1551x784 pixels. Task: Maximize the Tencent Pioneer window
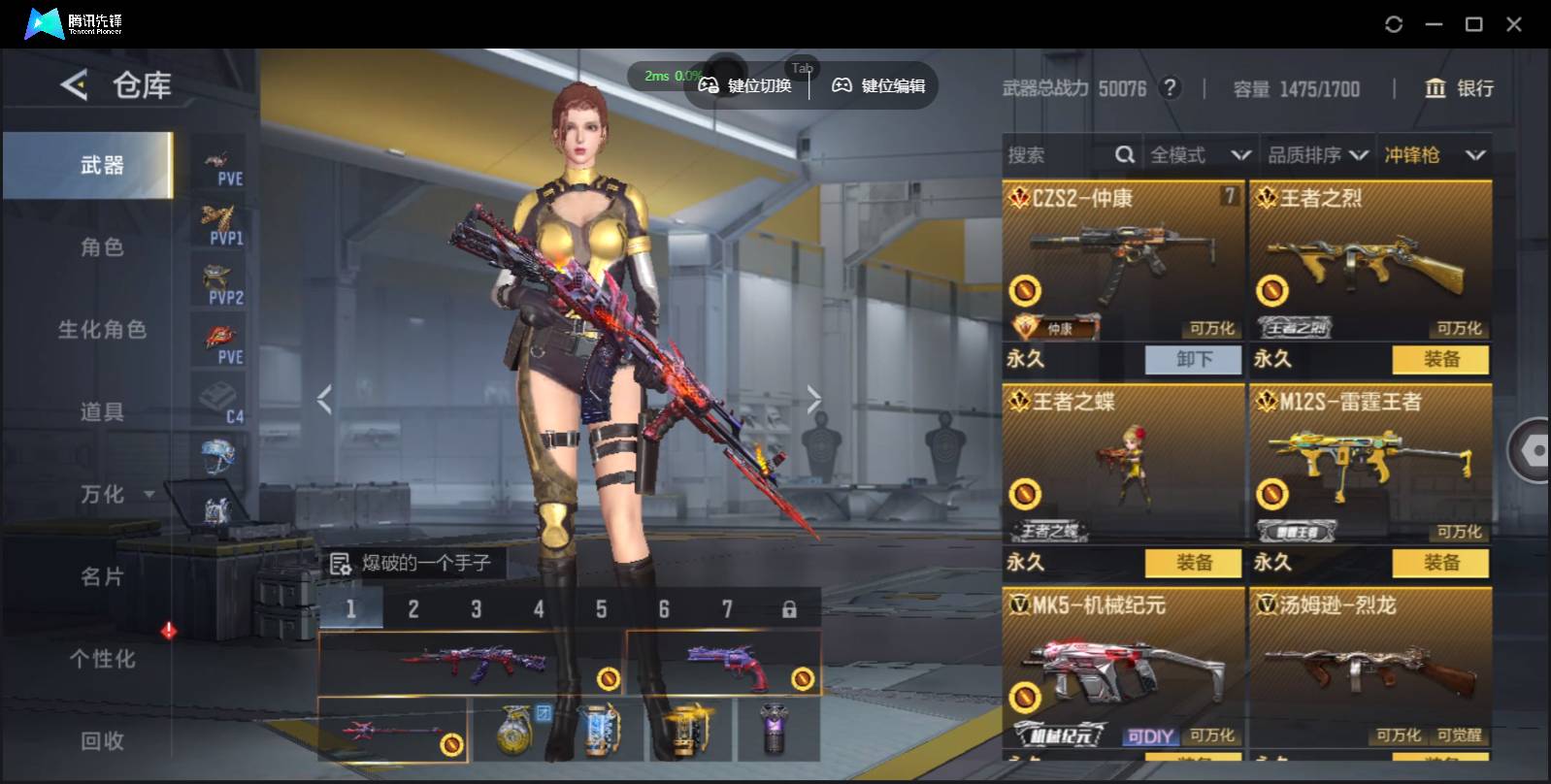tap(1473, 24)
